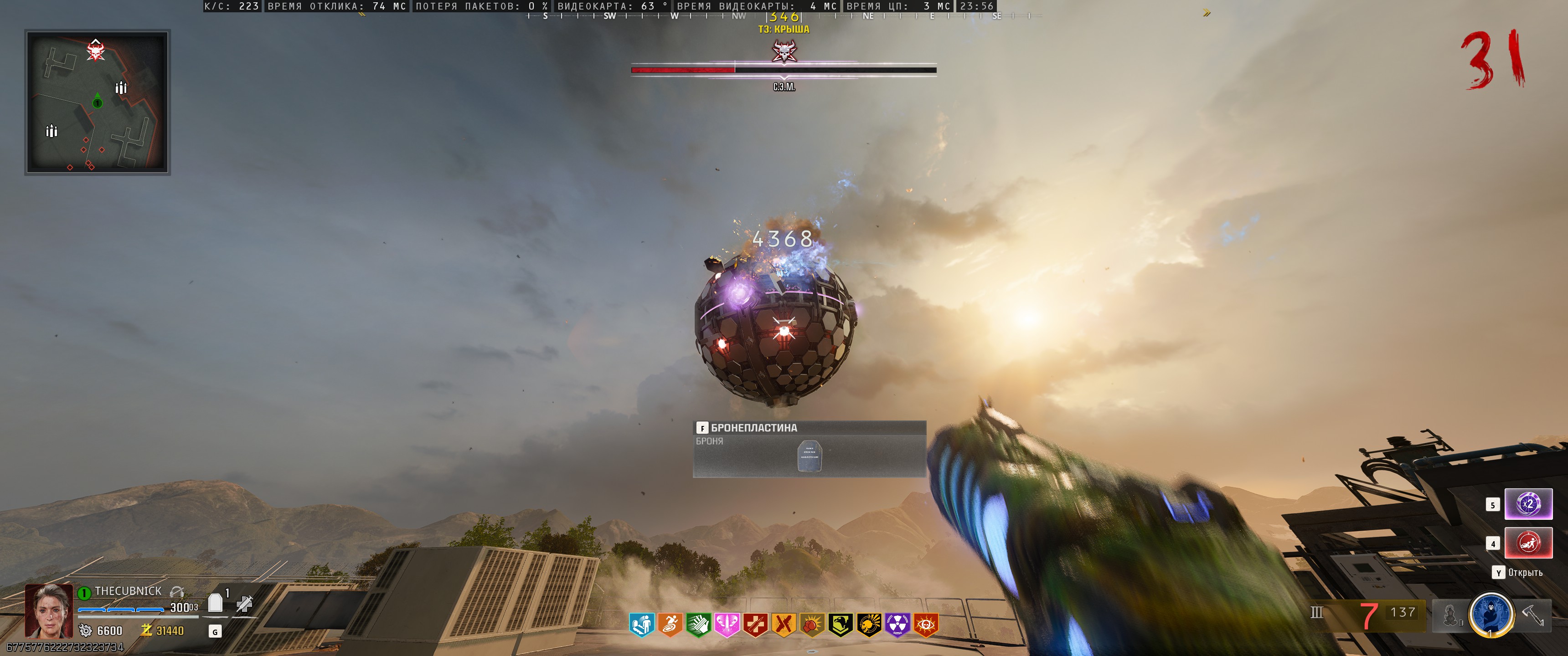This screenshot has width=1568, height=656.
Task: Select the pink bullet-and-skulls perk icon
Action: click(727, 625)
